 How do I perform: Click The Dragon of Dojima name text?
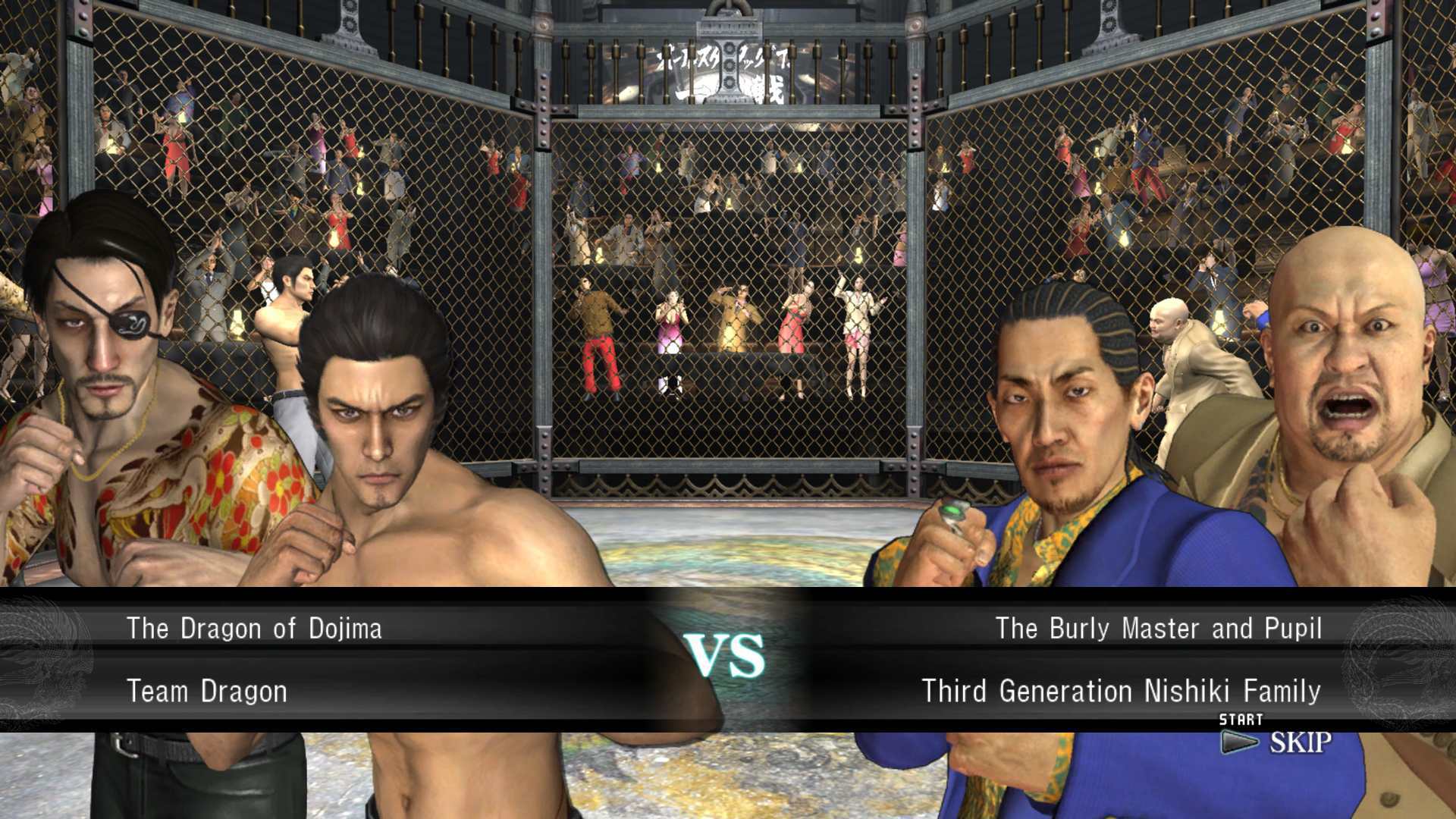[x=254, y=628]
